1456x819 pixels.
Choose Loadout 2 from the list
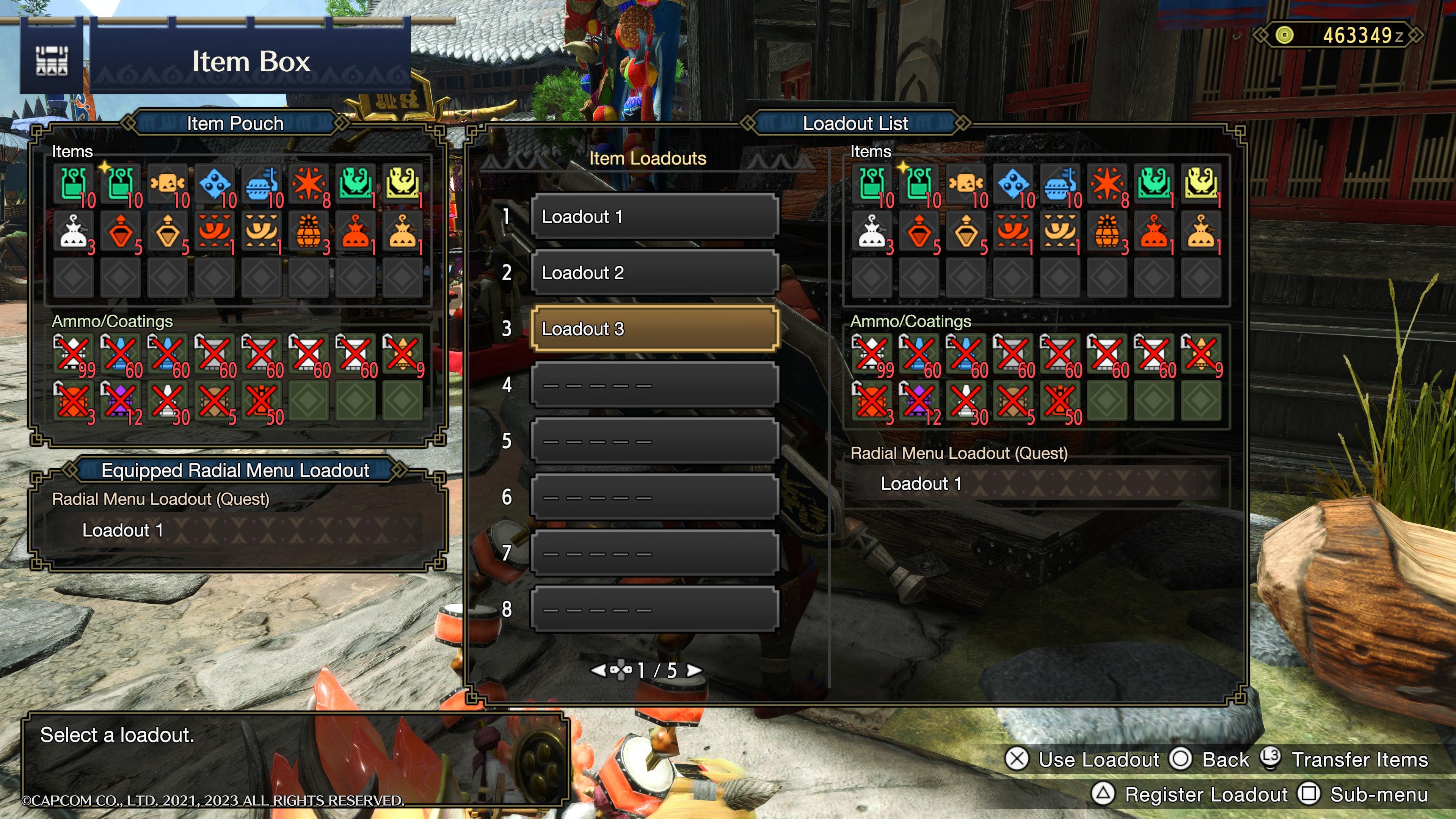point(654,273)
